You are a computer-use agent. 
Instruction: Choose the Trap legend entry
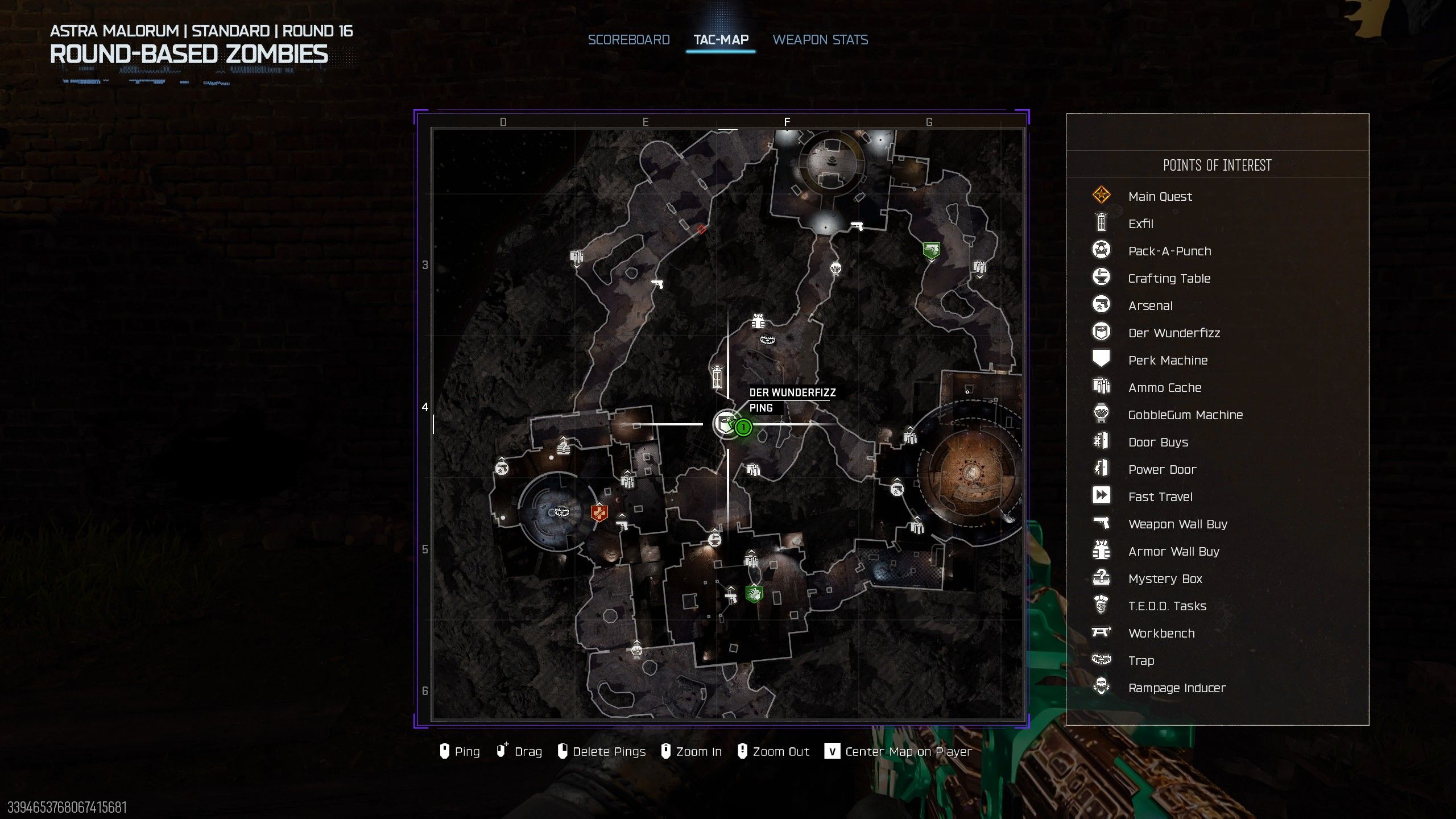coord(1141,661)
